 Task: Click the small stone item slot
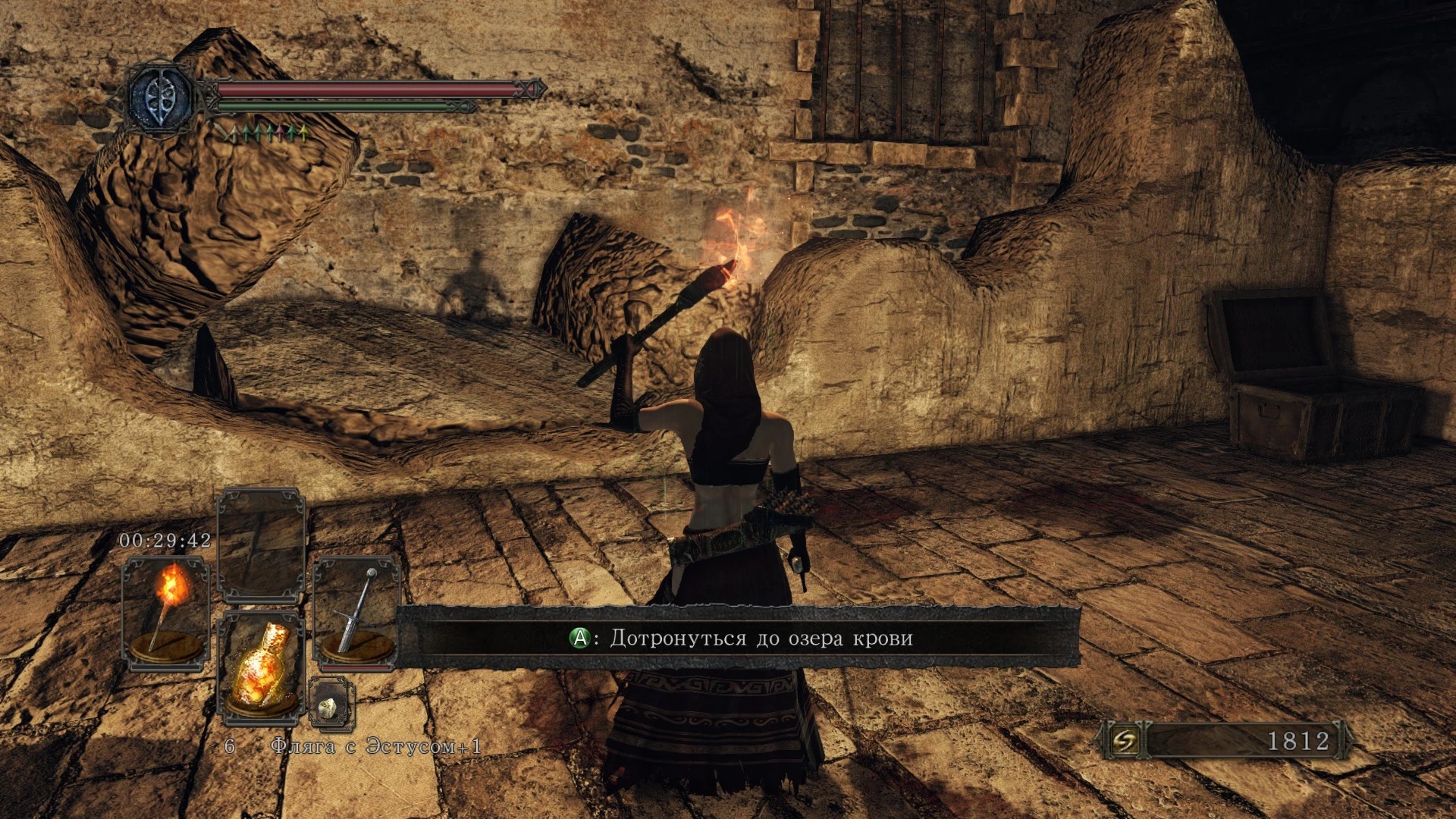(x=331, y=704)
